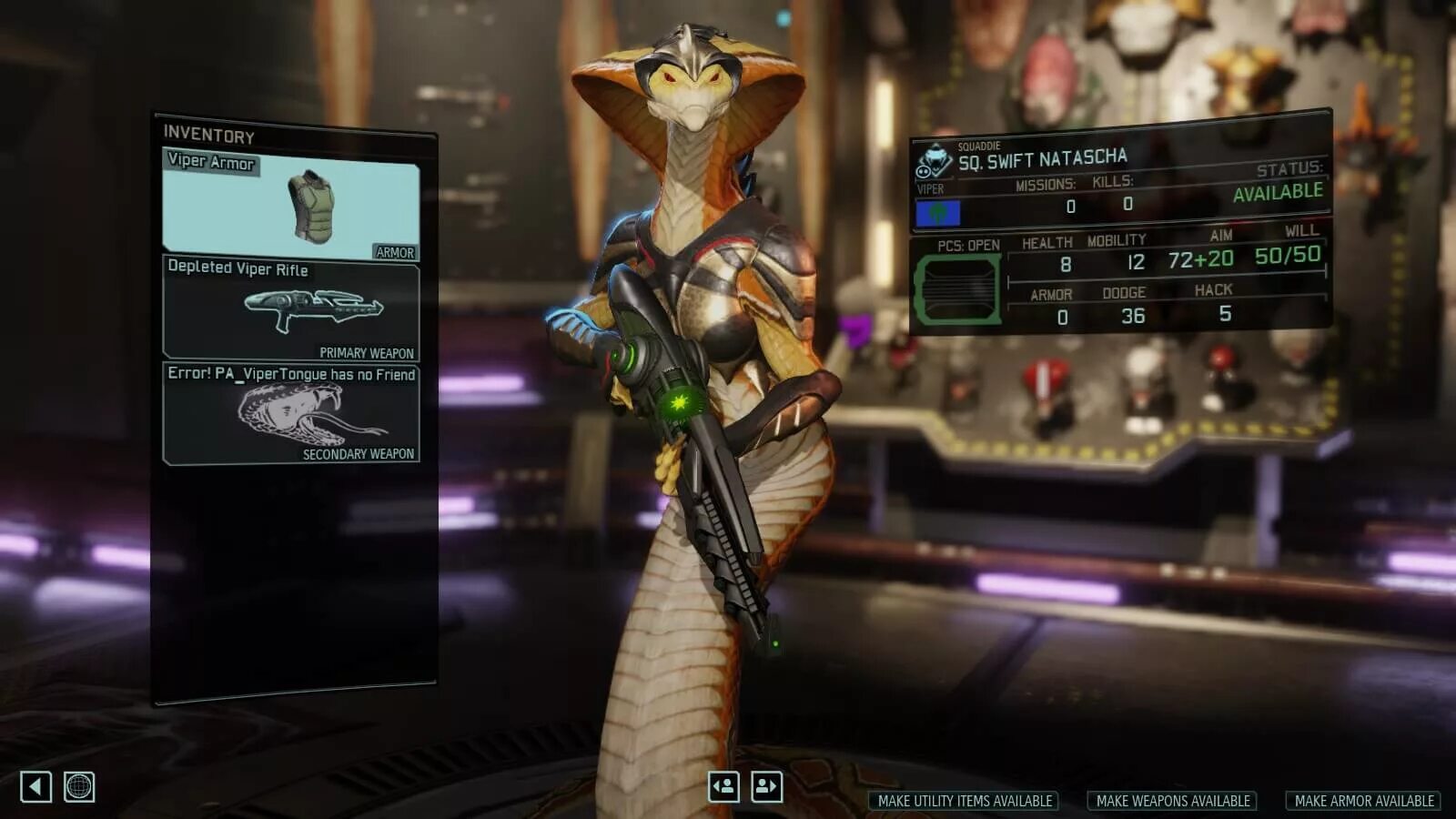Screen dimensions: 1456x819
Task: Select the Viper Armor inventory slot
Action: point(290,207)
